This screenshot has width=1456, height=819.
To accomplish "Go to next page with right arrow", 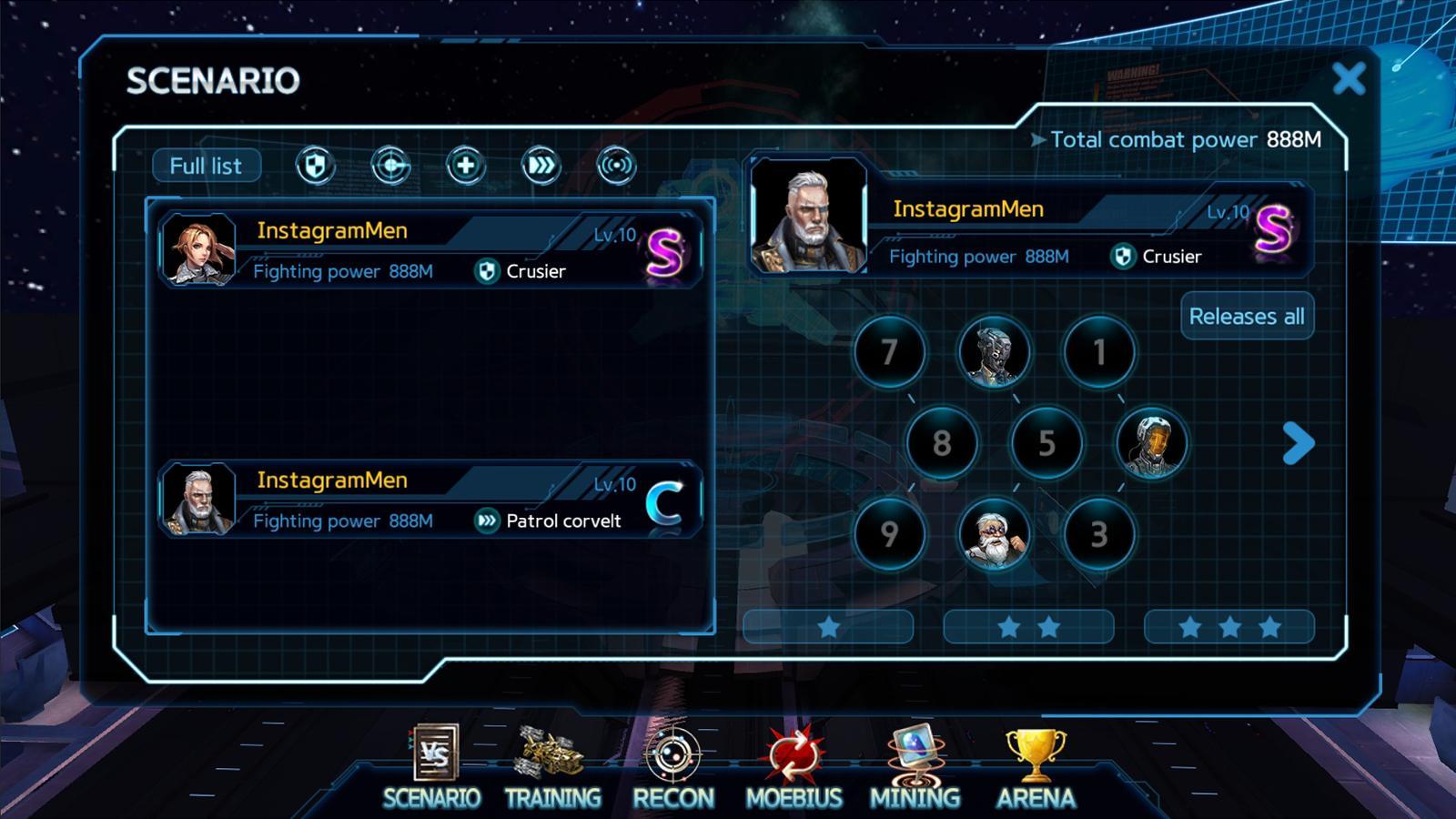I will click(x=1299, y=443).
